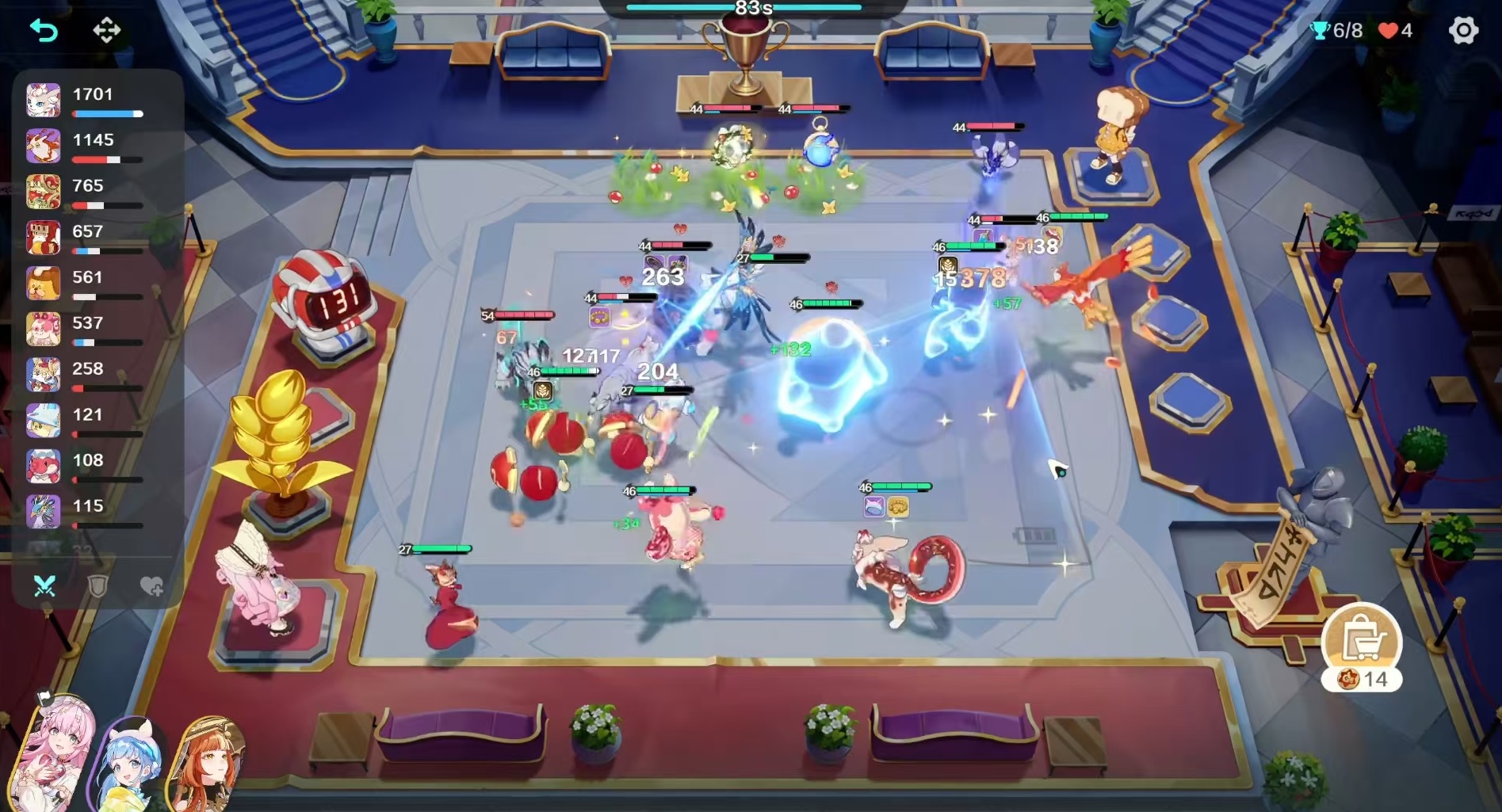Select the unit row with 115 damage
1502x812 pixels.
tap(95, 513)
